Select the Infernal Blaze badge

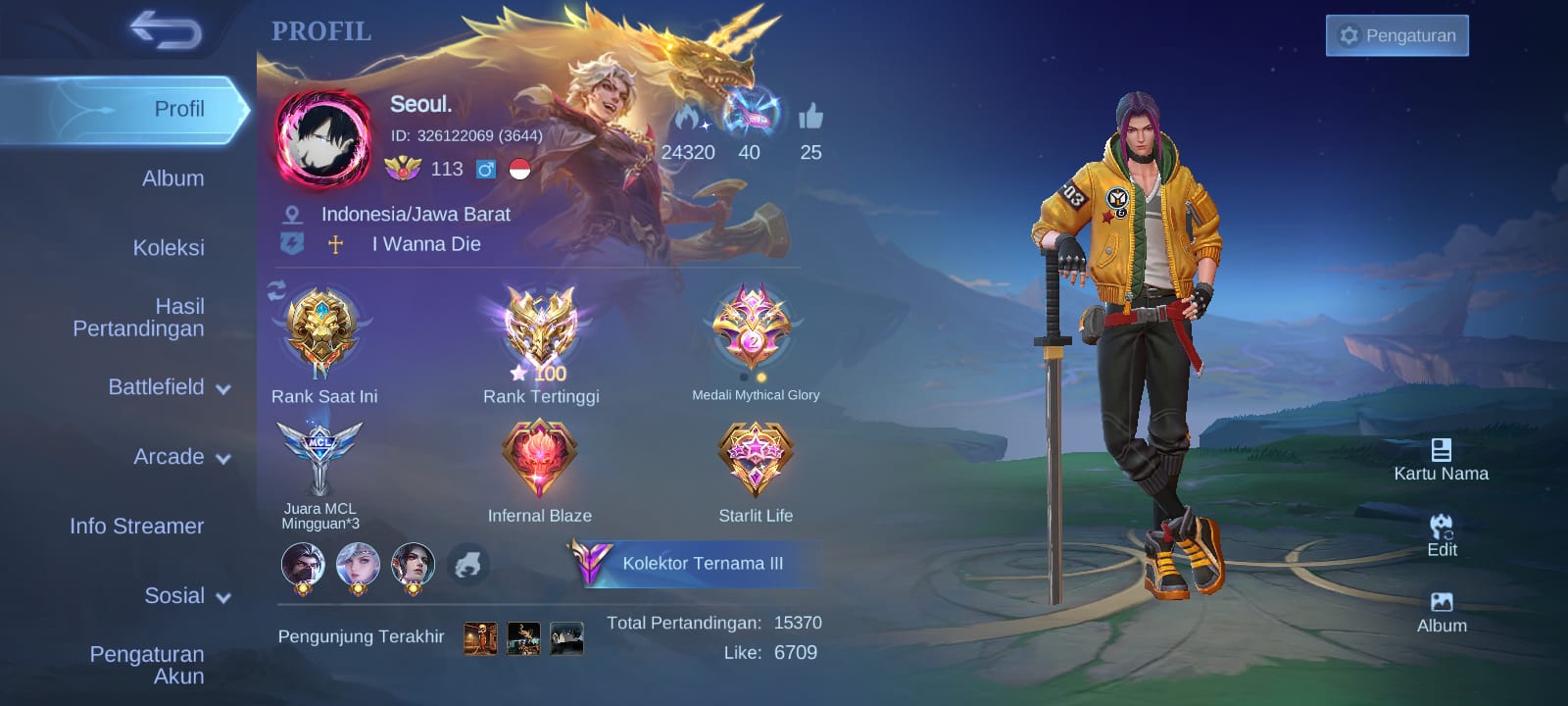(539, 458)
